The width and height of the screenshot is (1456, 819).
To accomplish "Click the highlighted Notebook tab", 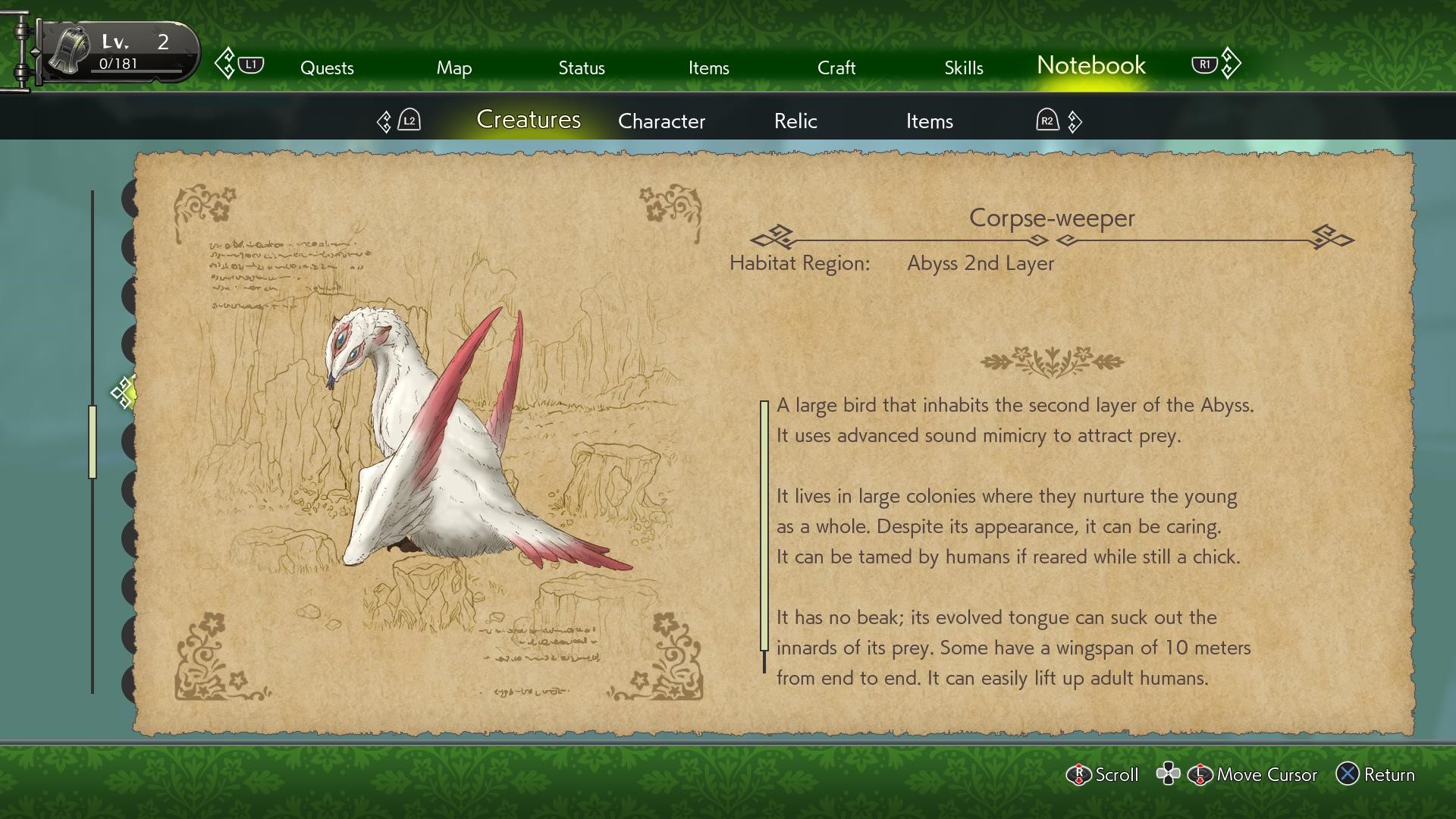I will 1090,66.
